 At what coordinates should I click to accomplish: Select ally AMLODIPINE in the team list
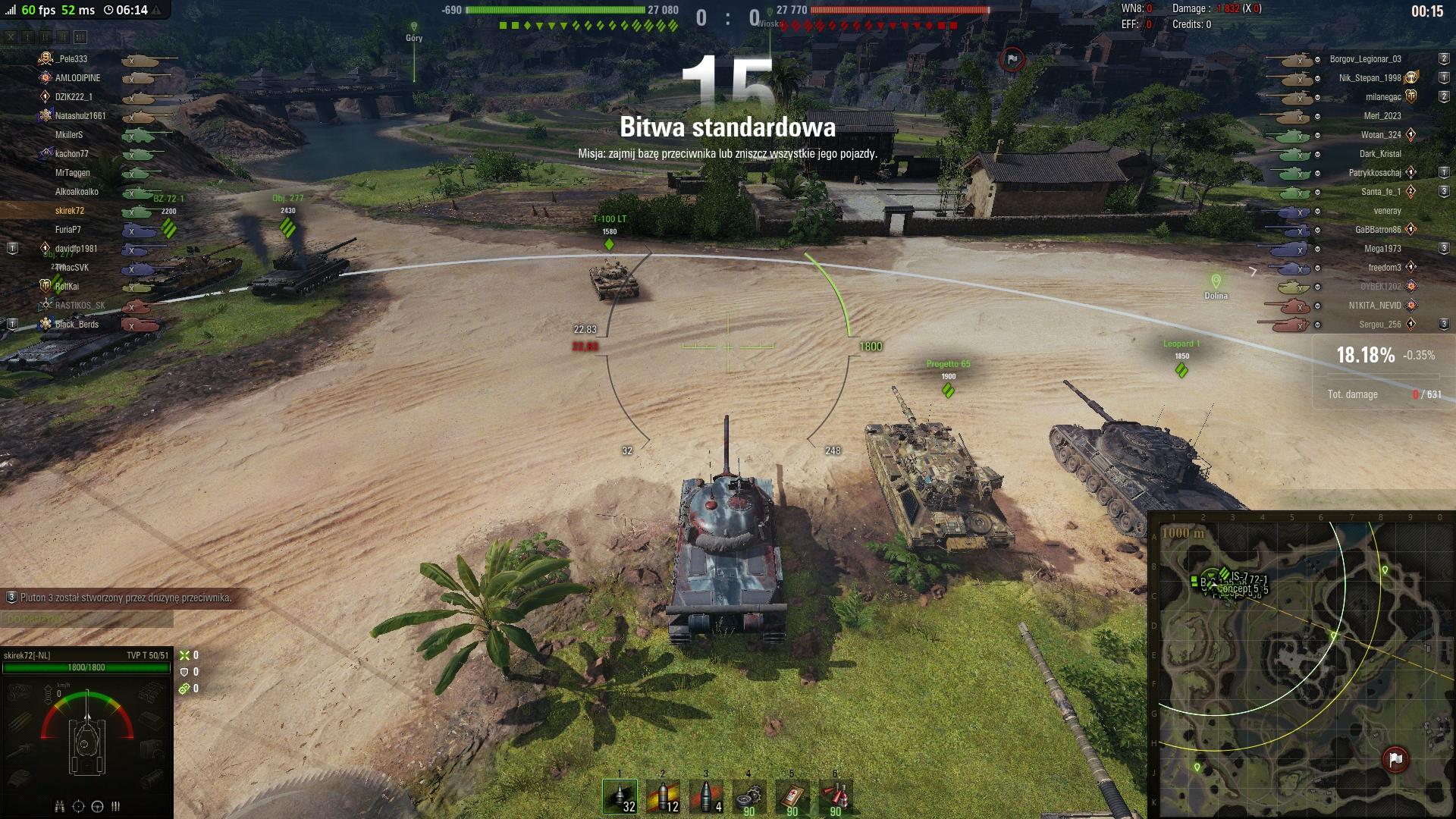(77, 78)
